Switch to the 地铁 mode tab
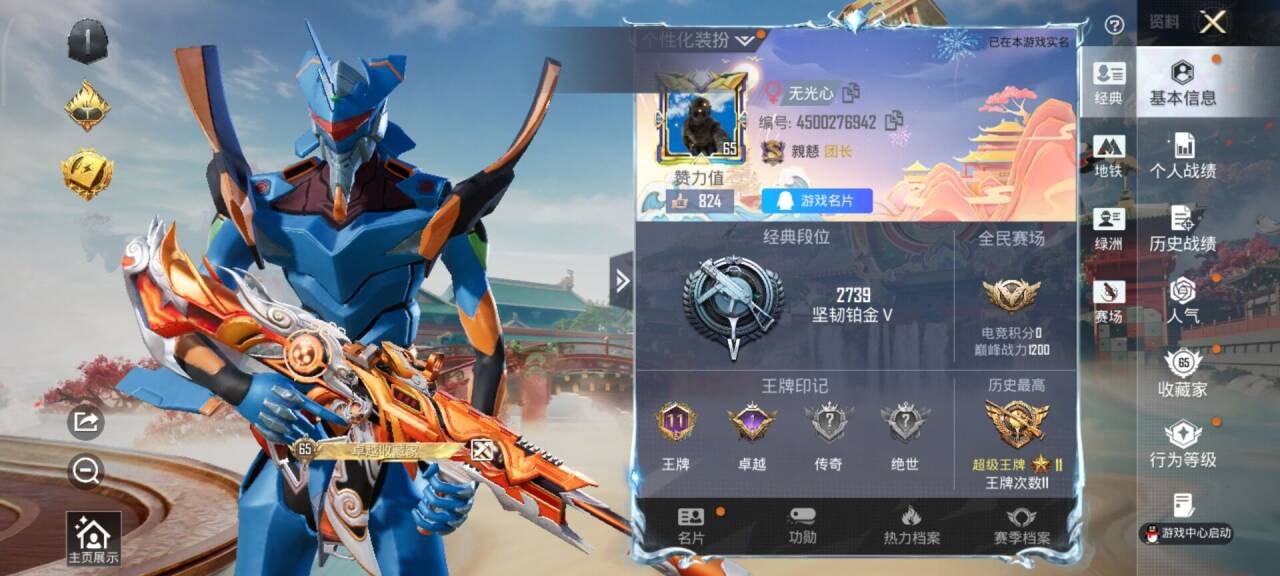1280x576 pixels. (1109, 155)
